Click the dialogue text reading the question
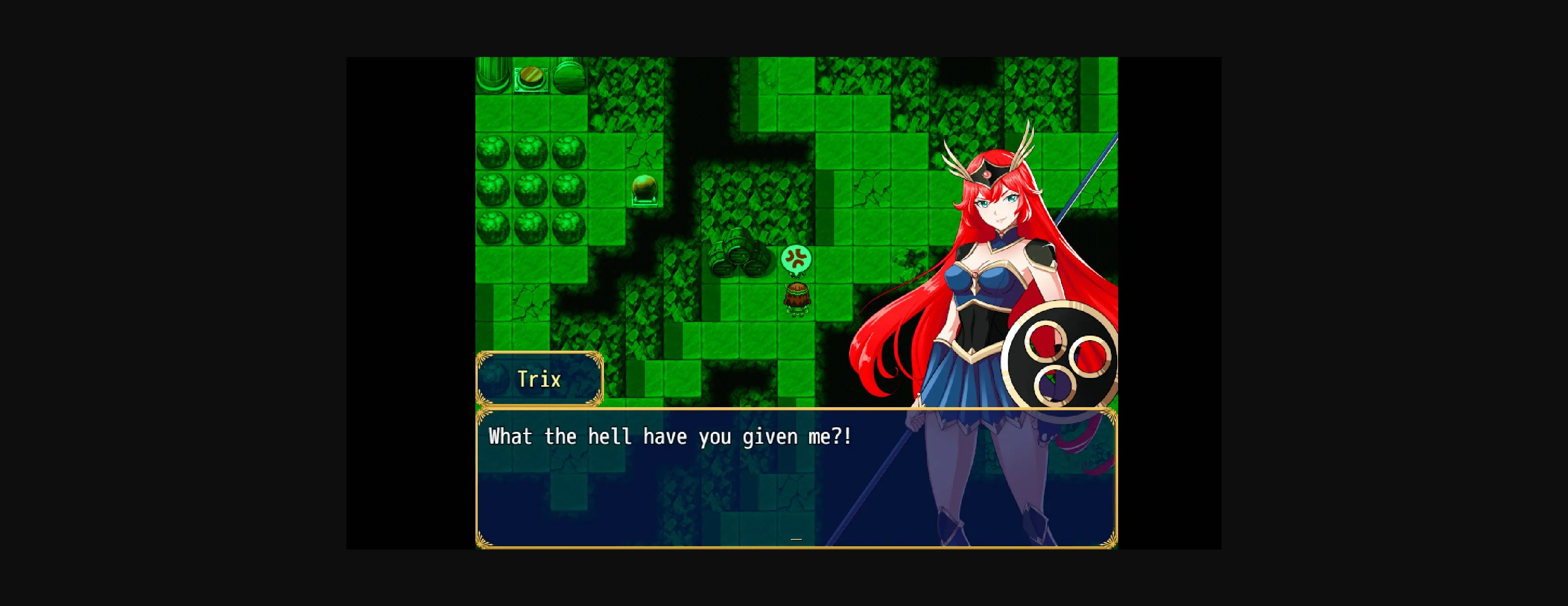 point(670,436)
